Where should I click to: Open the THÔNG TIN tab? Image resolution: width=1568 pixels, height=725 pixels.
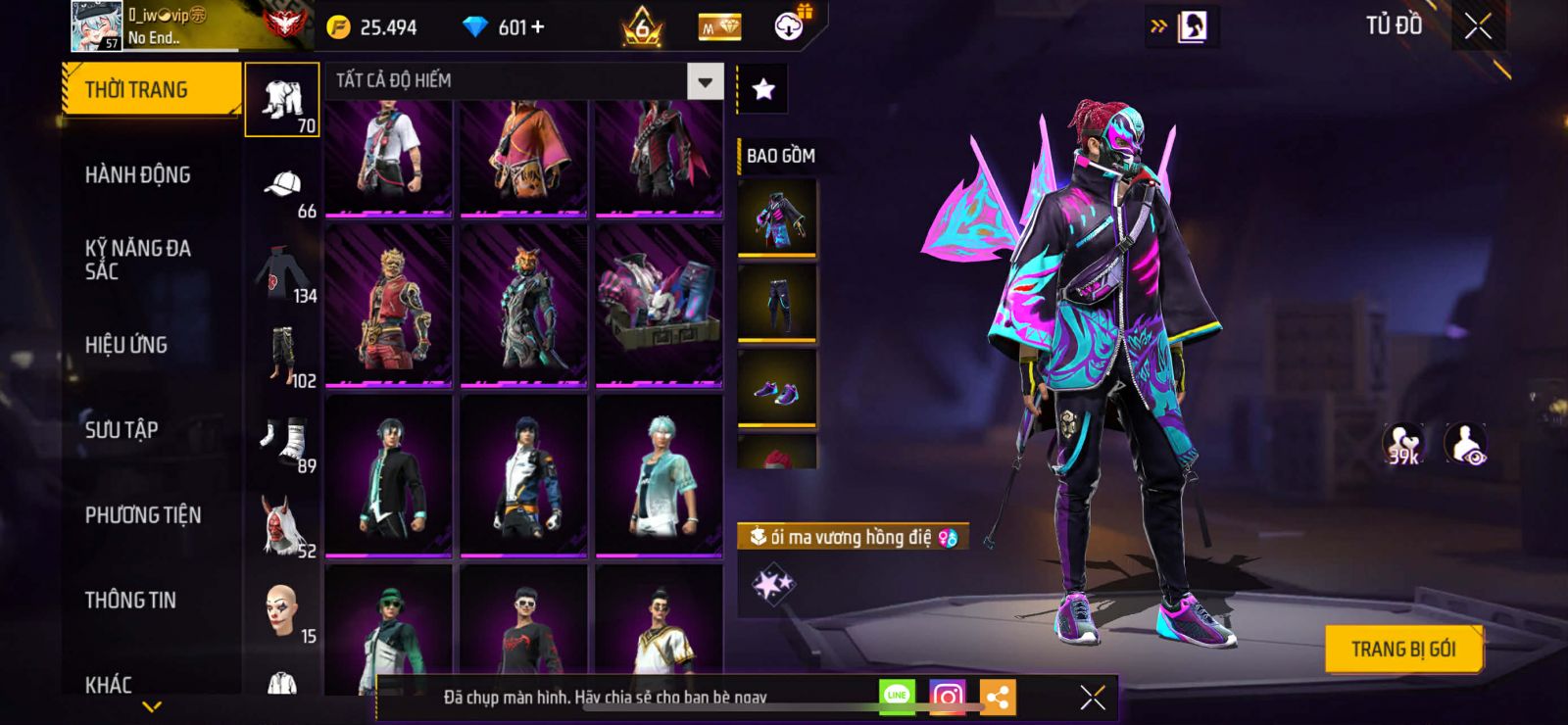[130, 601]
